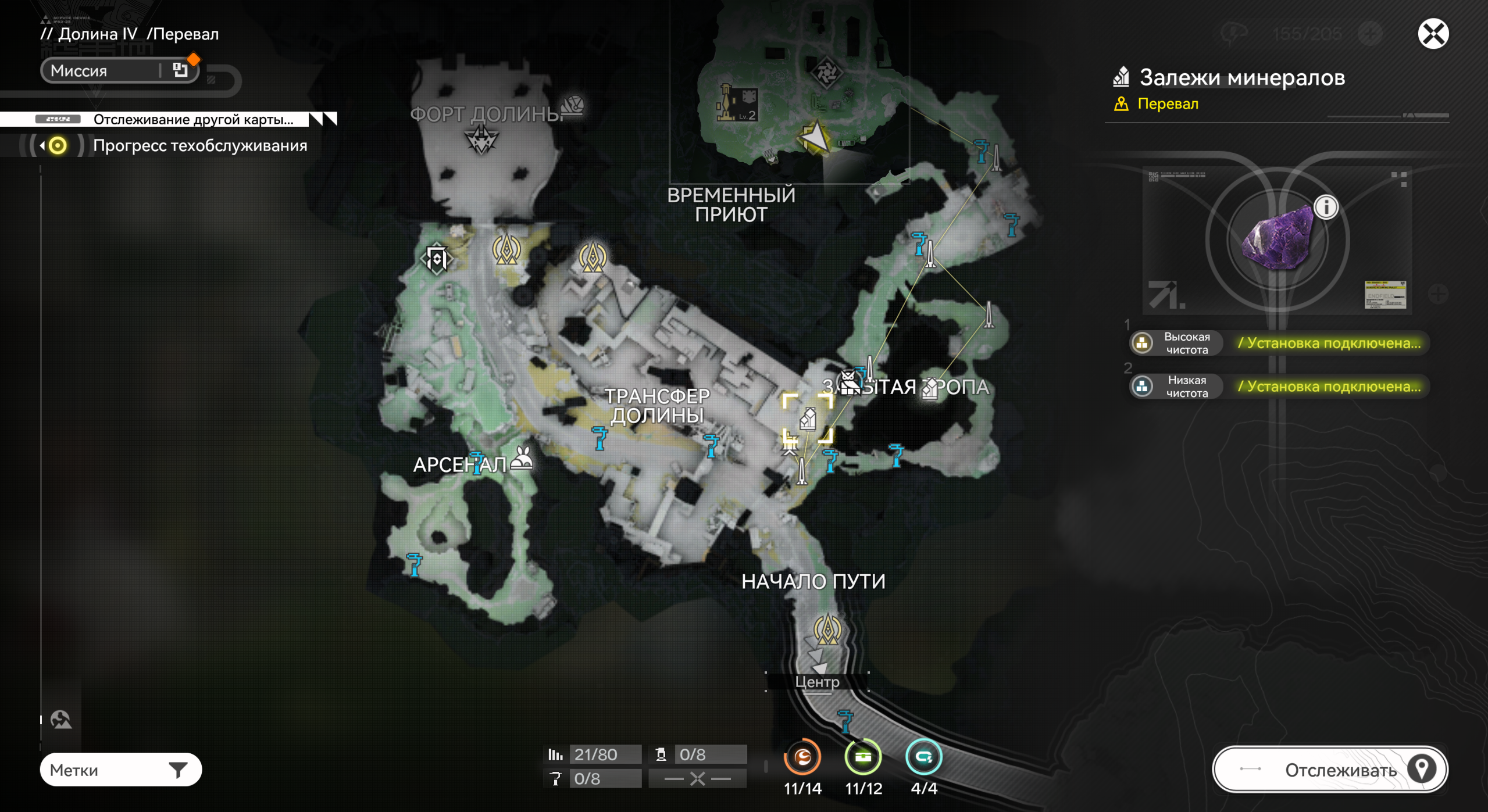Select the highlighted mineral deposit map marker
The width and height of the screenshot is (1488, 812).
(x=808, y=418)
